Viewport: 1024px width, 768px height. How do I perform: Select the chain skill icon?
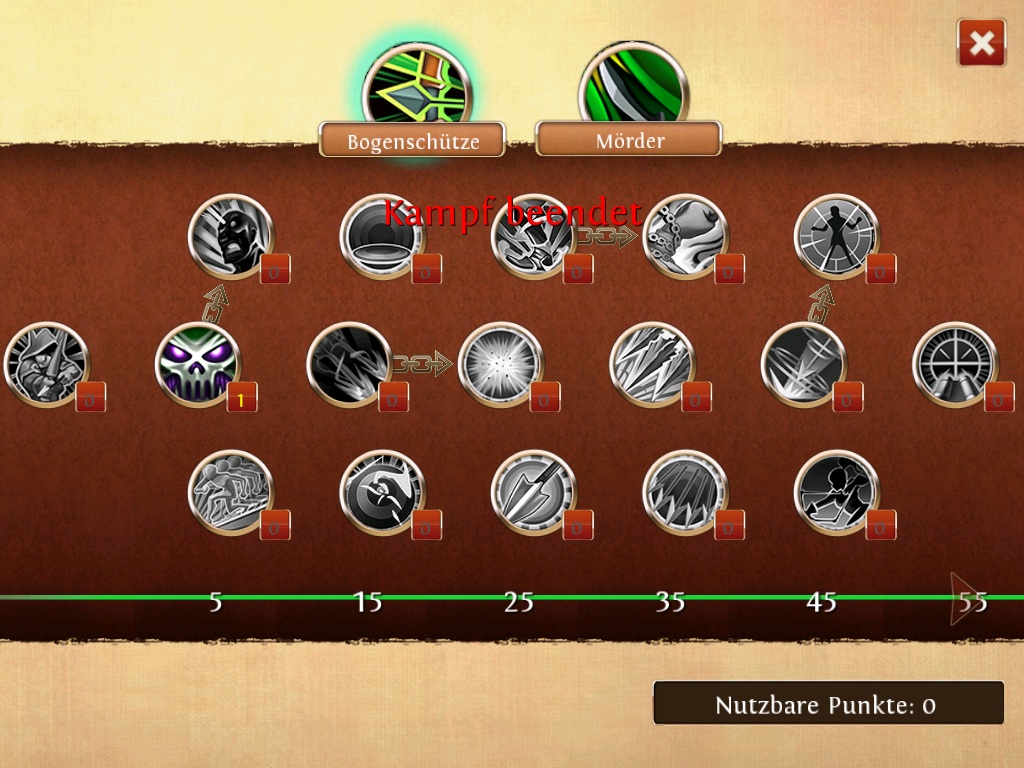coord(684,236)
